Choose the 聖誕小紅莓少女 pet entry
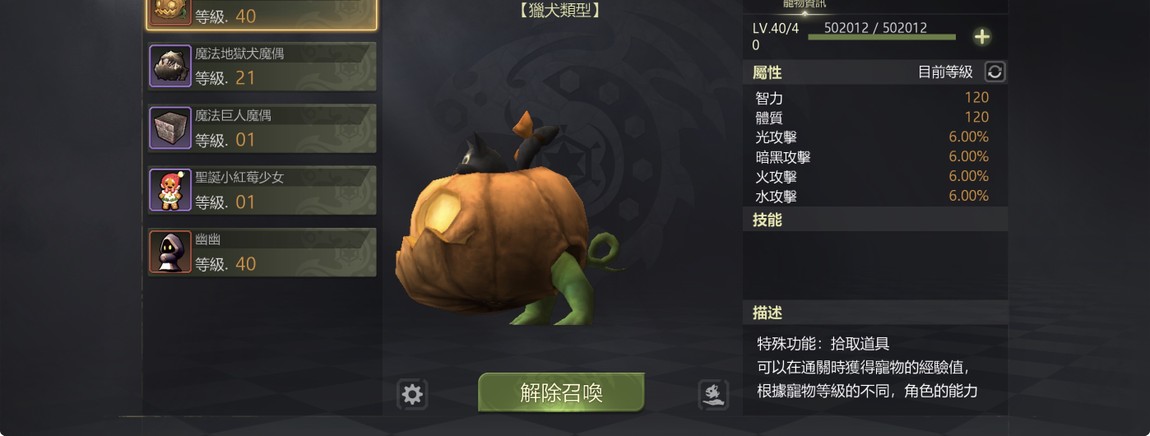This screenshot has width=1150, height=436. pos(262,190)
